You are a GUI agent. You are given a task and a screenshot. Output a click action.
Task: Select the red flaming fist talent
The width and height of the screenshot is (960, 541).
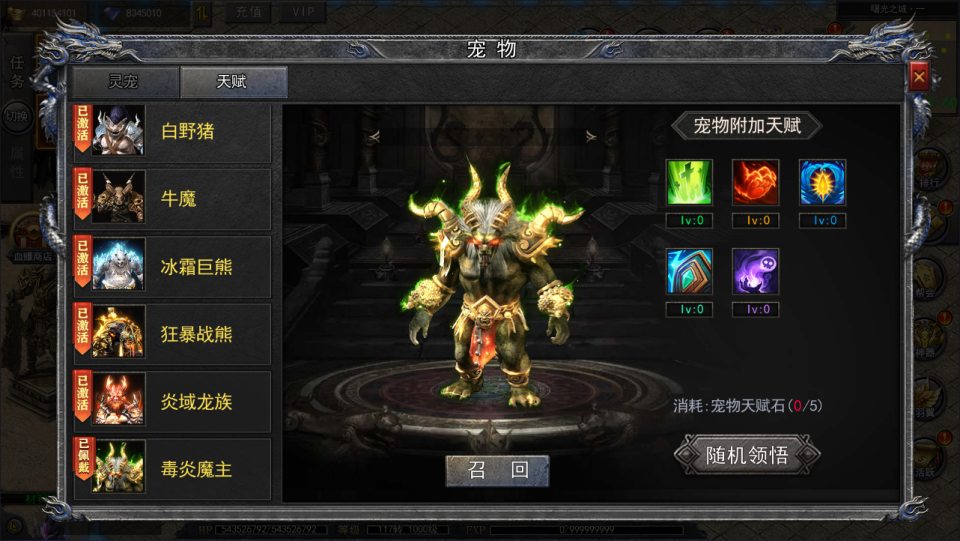pyautogui.click(x=756, y=182)
